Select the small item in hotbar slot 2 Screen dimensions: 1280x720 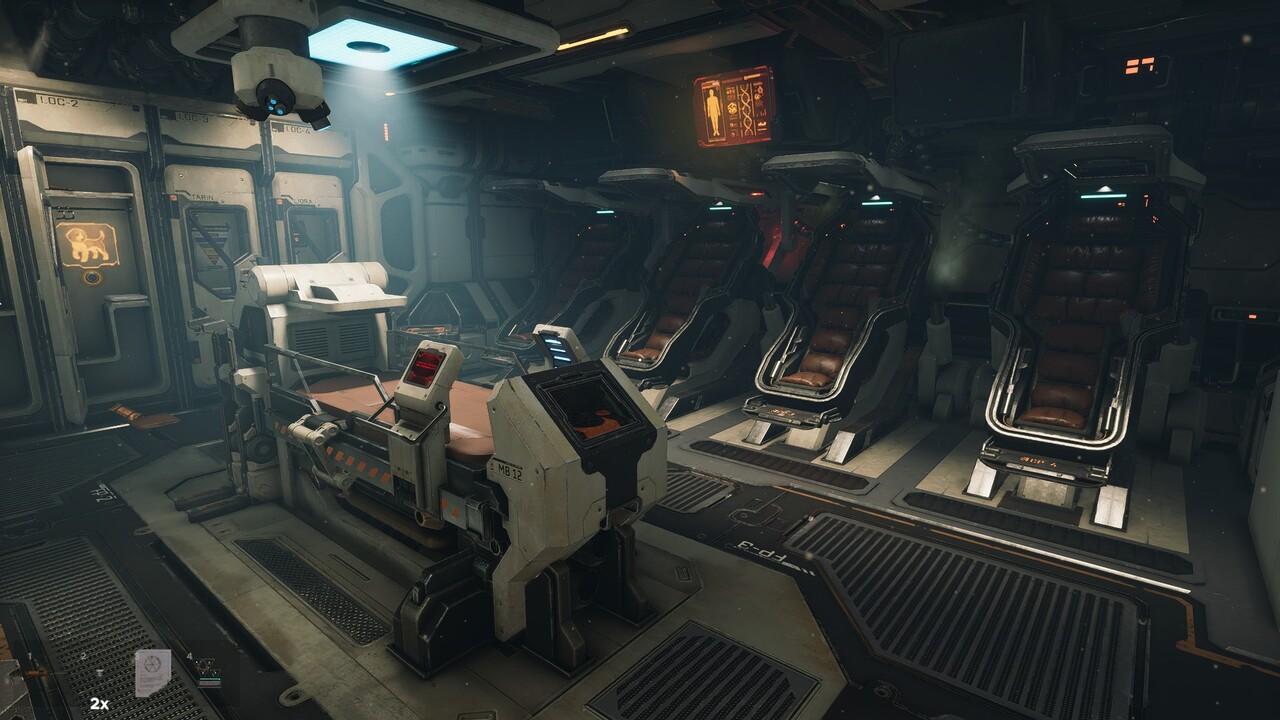click(x=98, y=672)
